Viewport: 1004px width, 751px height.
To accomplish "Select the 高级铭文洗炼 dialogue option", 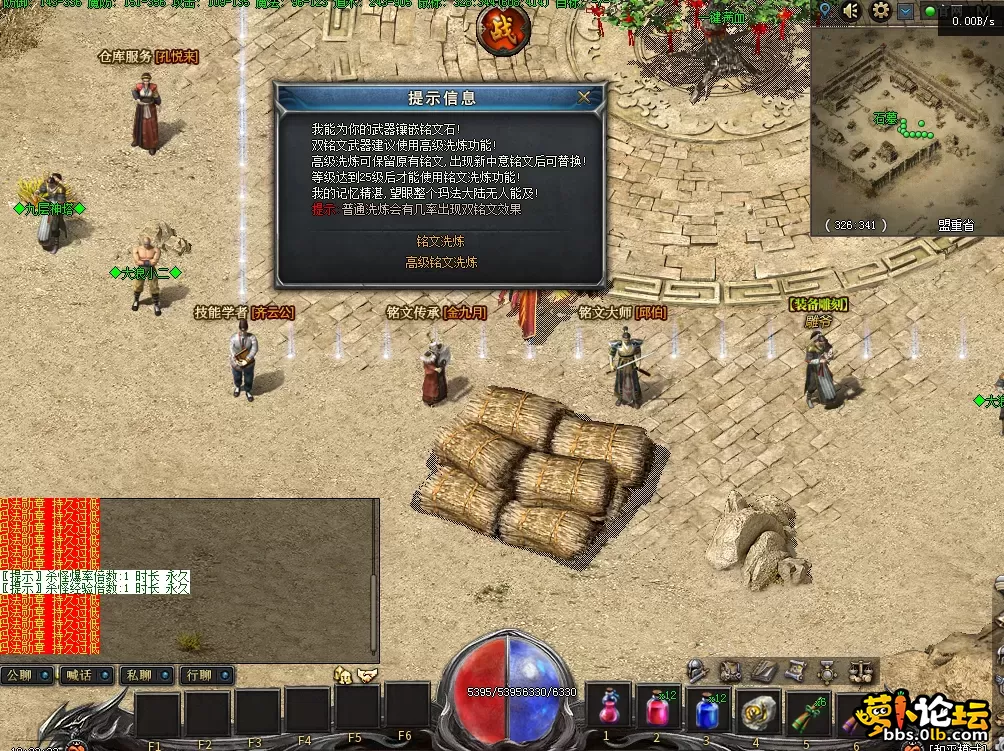I will tap(441, 262).
